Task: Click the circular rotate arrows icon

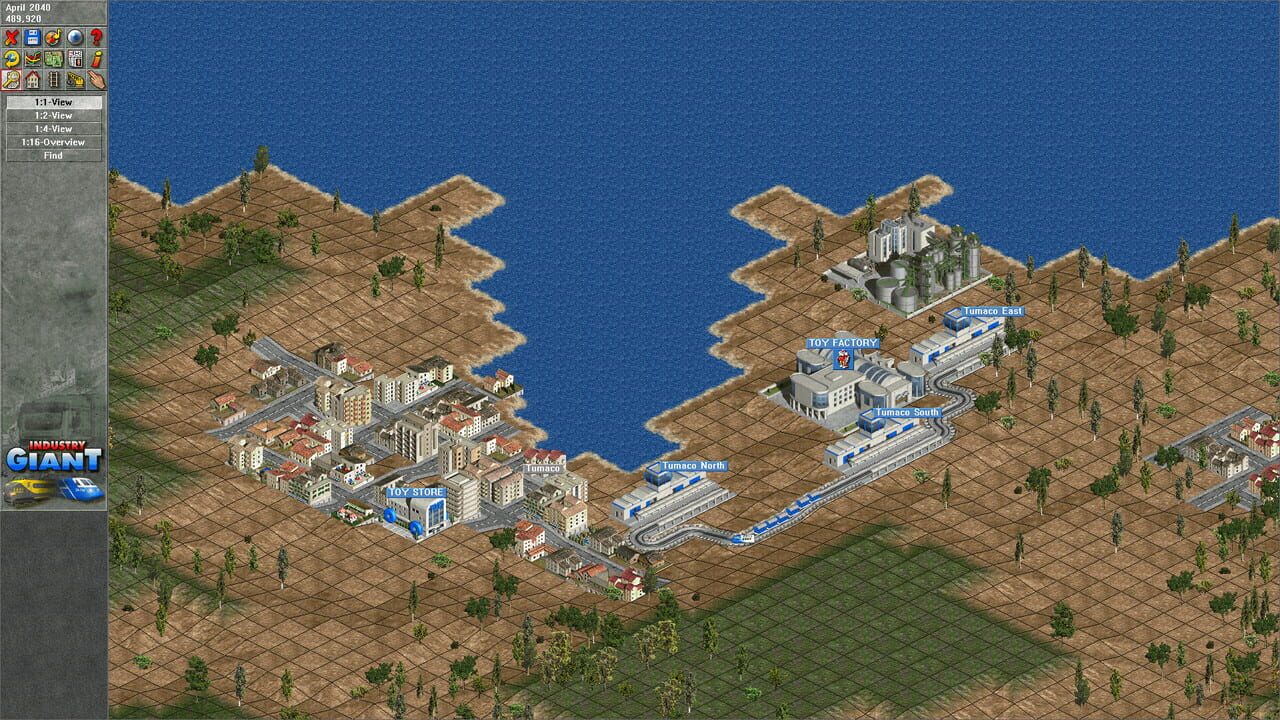Action: point(53,36)
